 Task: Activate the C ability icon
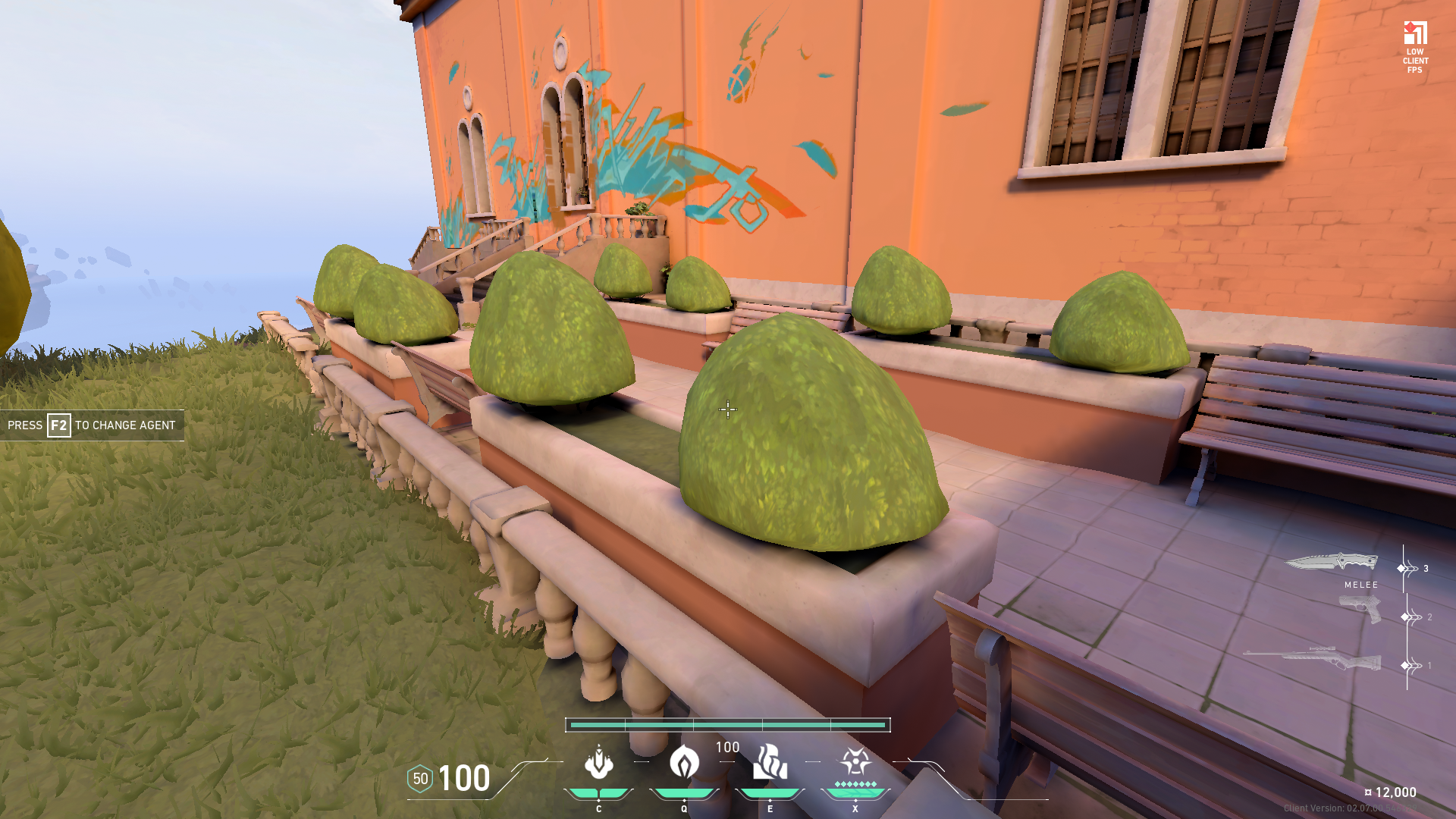(598, 763)
